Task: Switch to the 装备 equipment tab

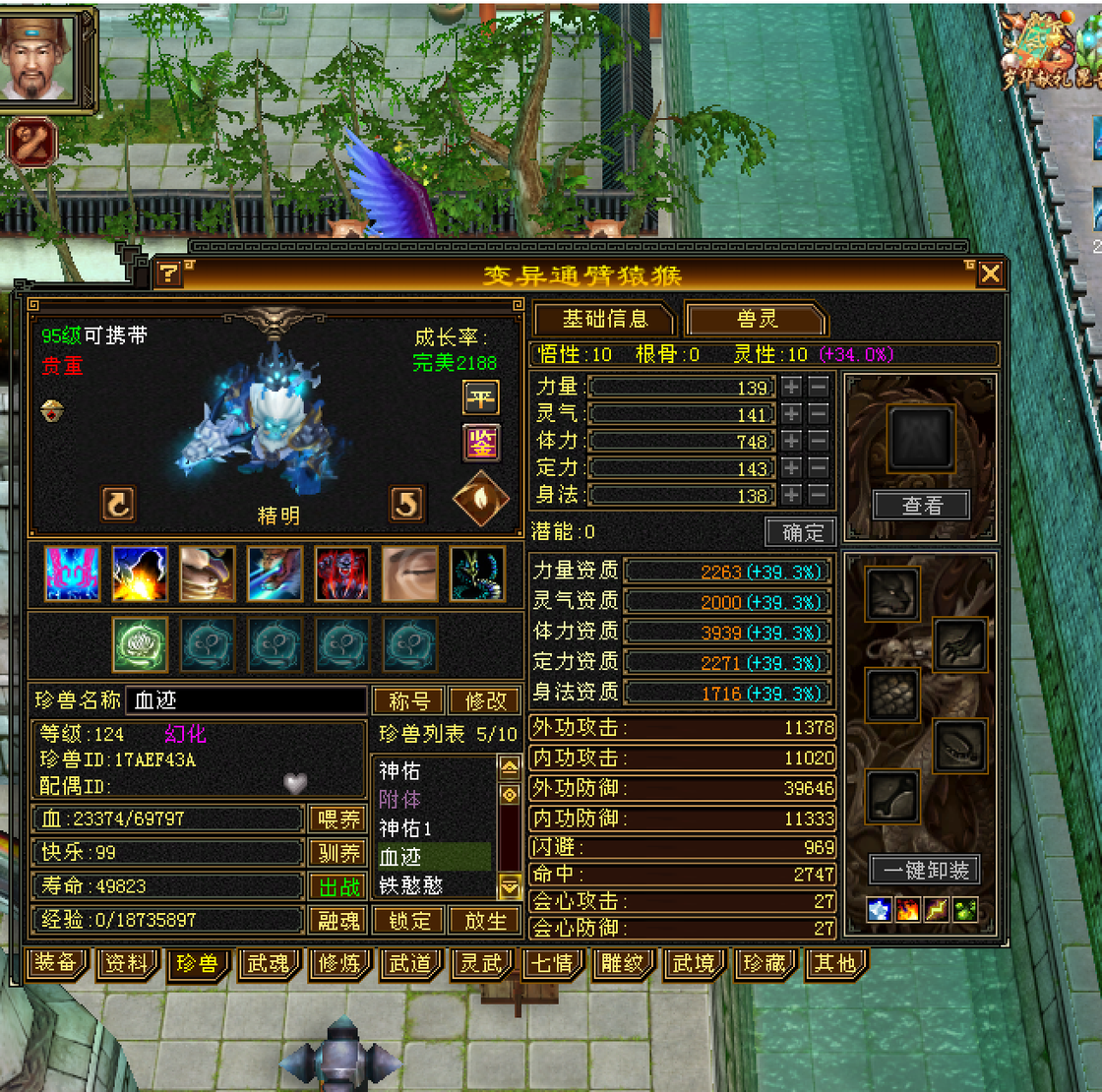Action: (x=56, y=963)
